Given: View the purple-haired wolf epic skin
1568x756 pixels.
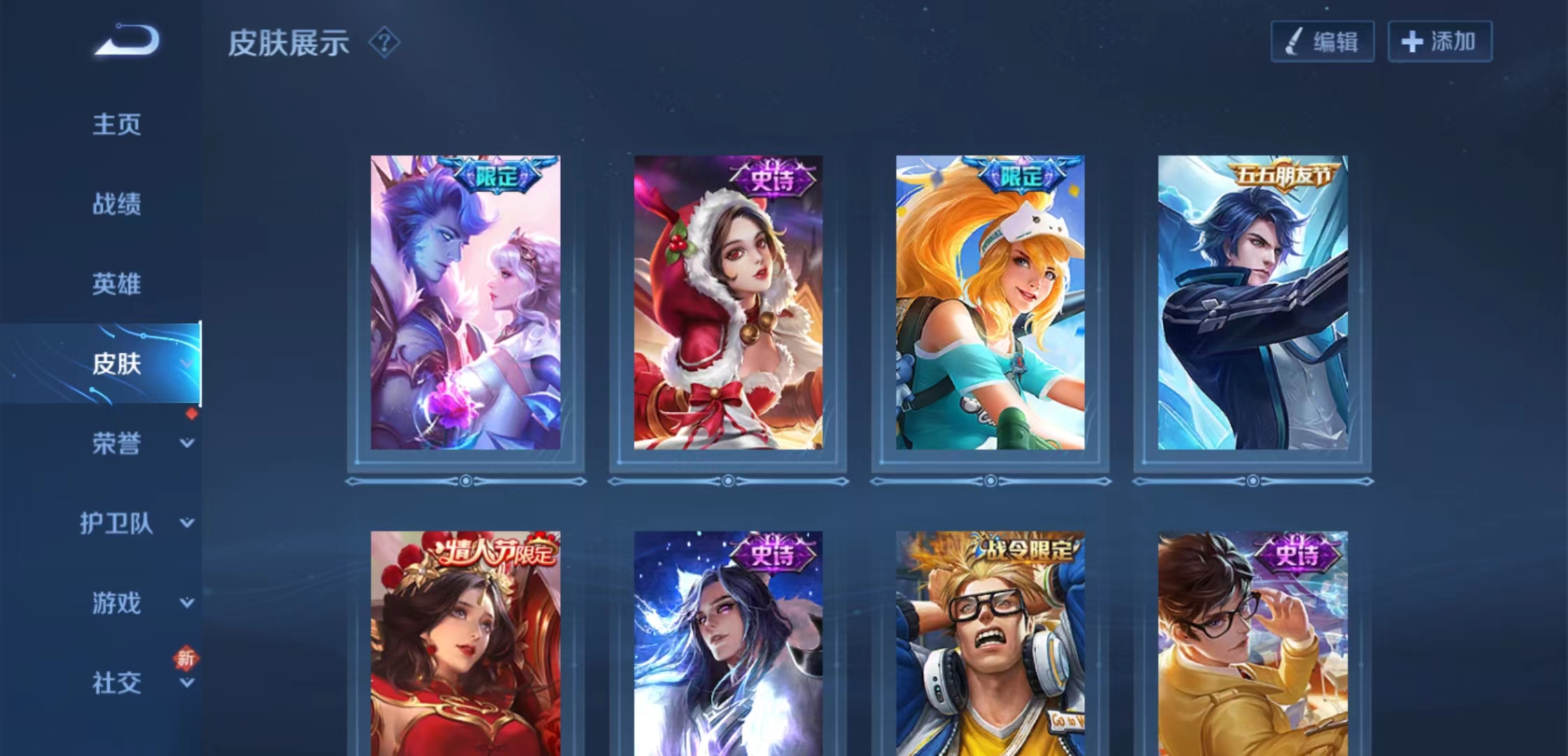Looking at the screenshot, I should [x=728, y=644].
